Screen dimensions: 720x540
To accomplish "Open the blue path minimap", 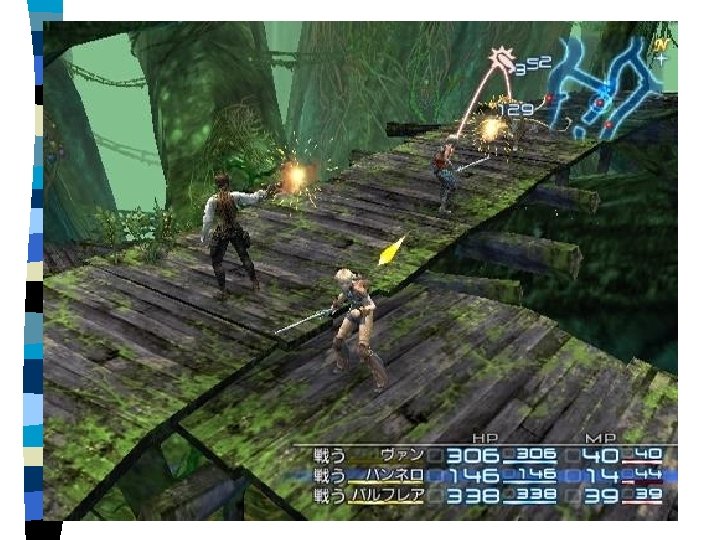I will (606, 86).
